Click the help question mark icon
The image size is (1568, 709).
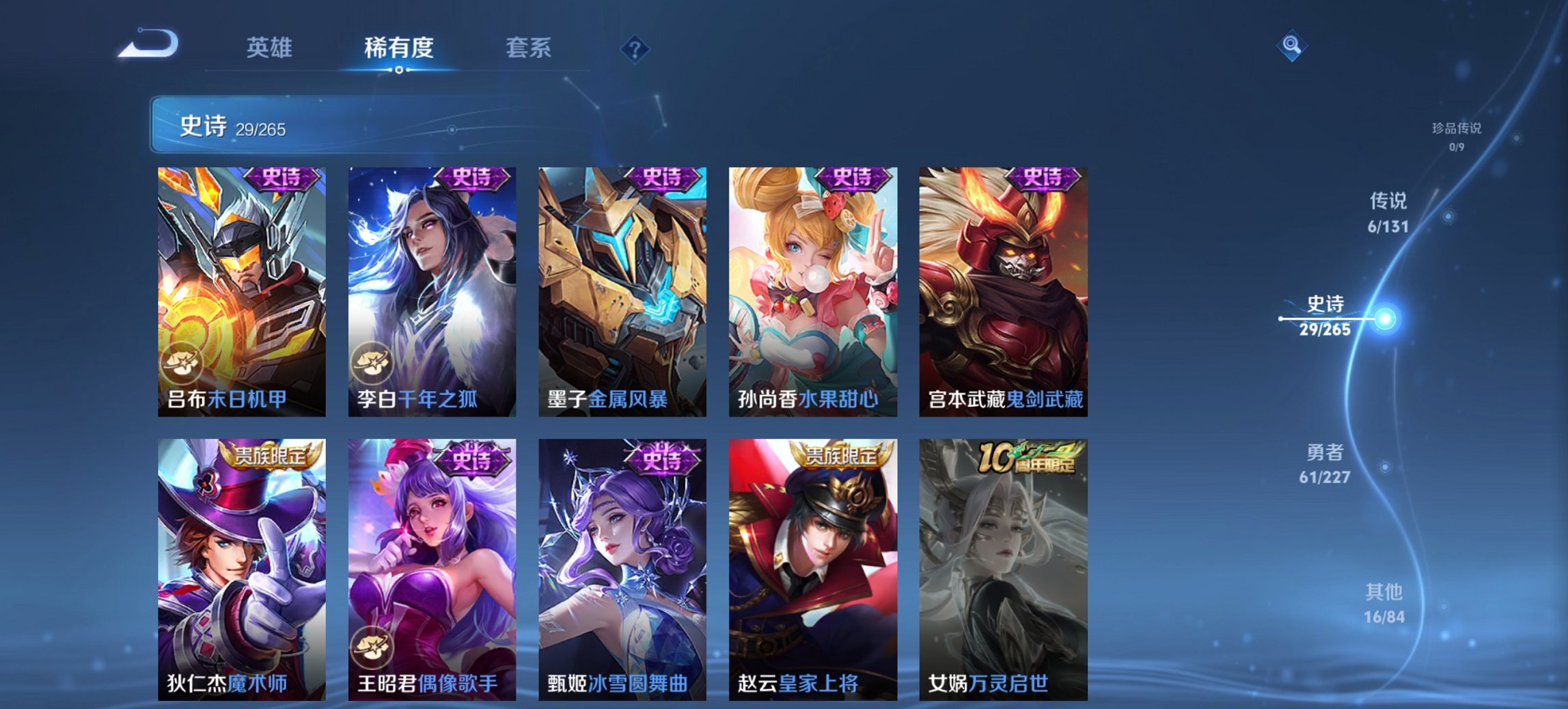click(635, 48)
